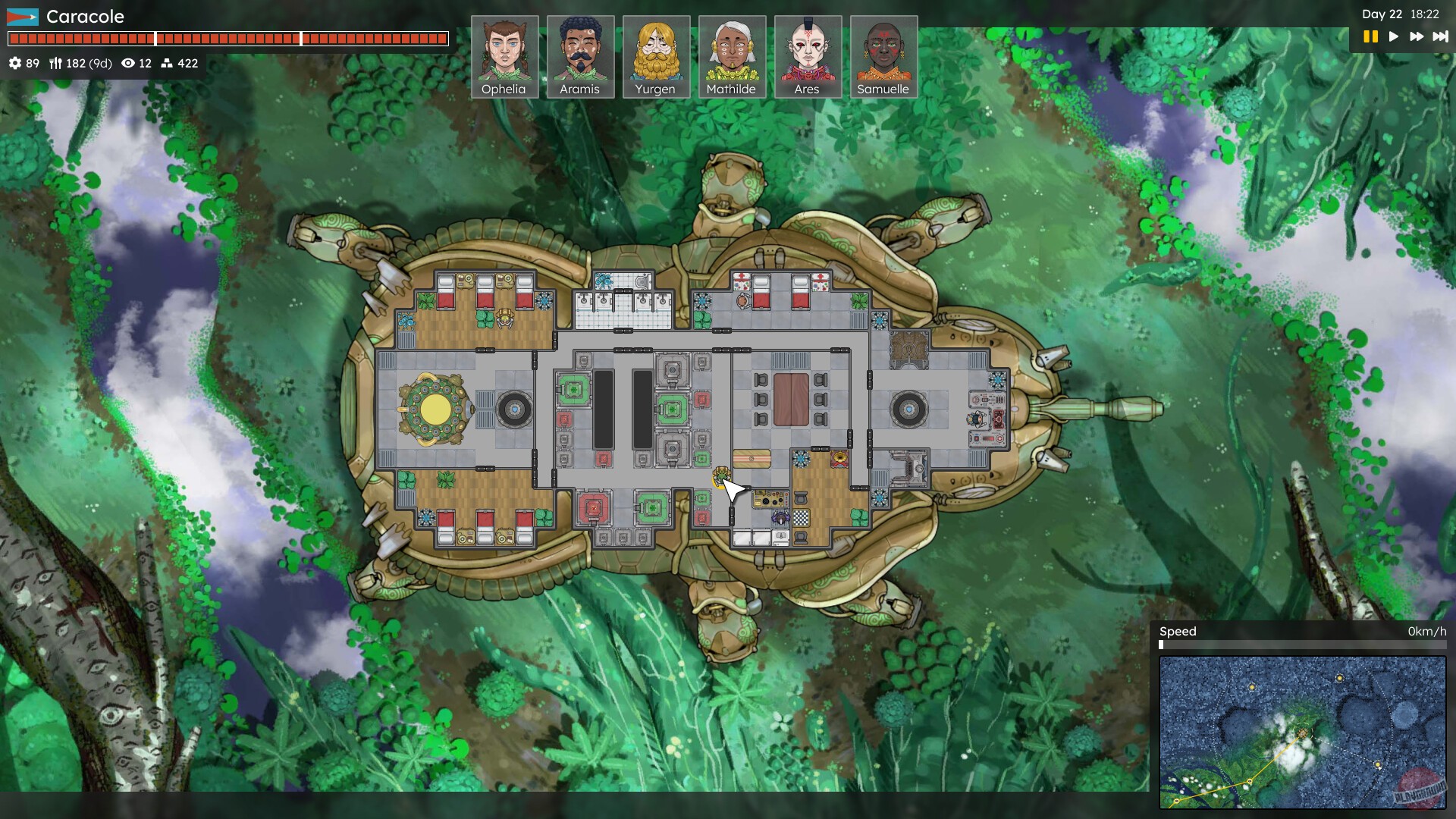Select Yurgen's portrait
This screenshot has width=1456, height=819.
pyautogui.click(x=657, y=53)
